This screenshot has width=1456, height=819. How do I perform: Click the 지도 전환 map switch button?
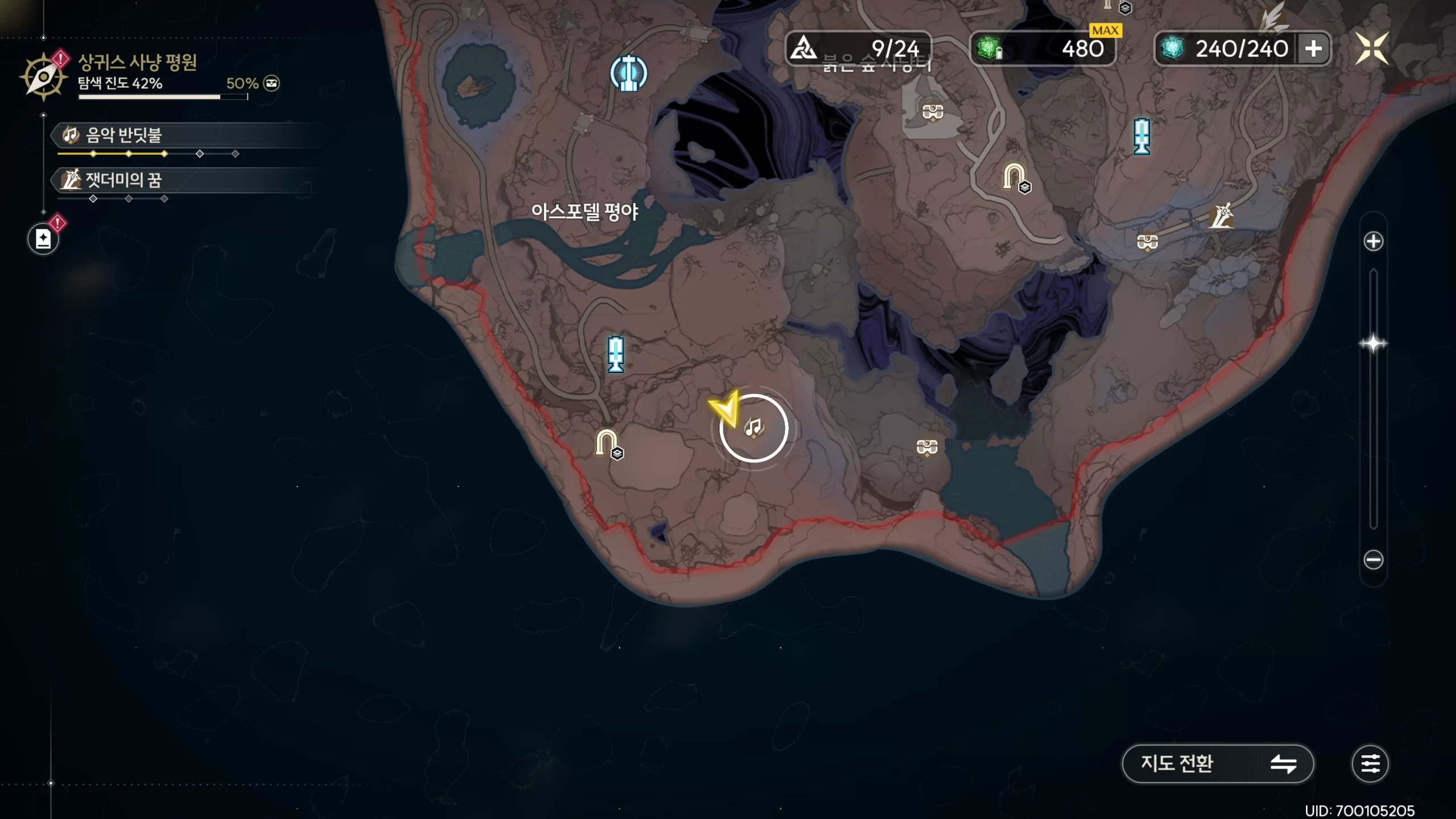[x=1217, y=763]
